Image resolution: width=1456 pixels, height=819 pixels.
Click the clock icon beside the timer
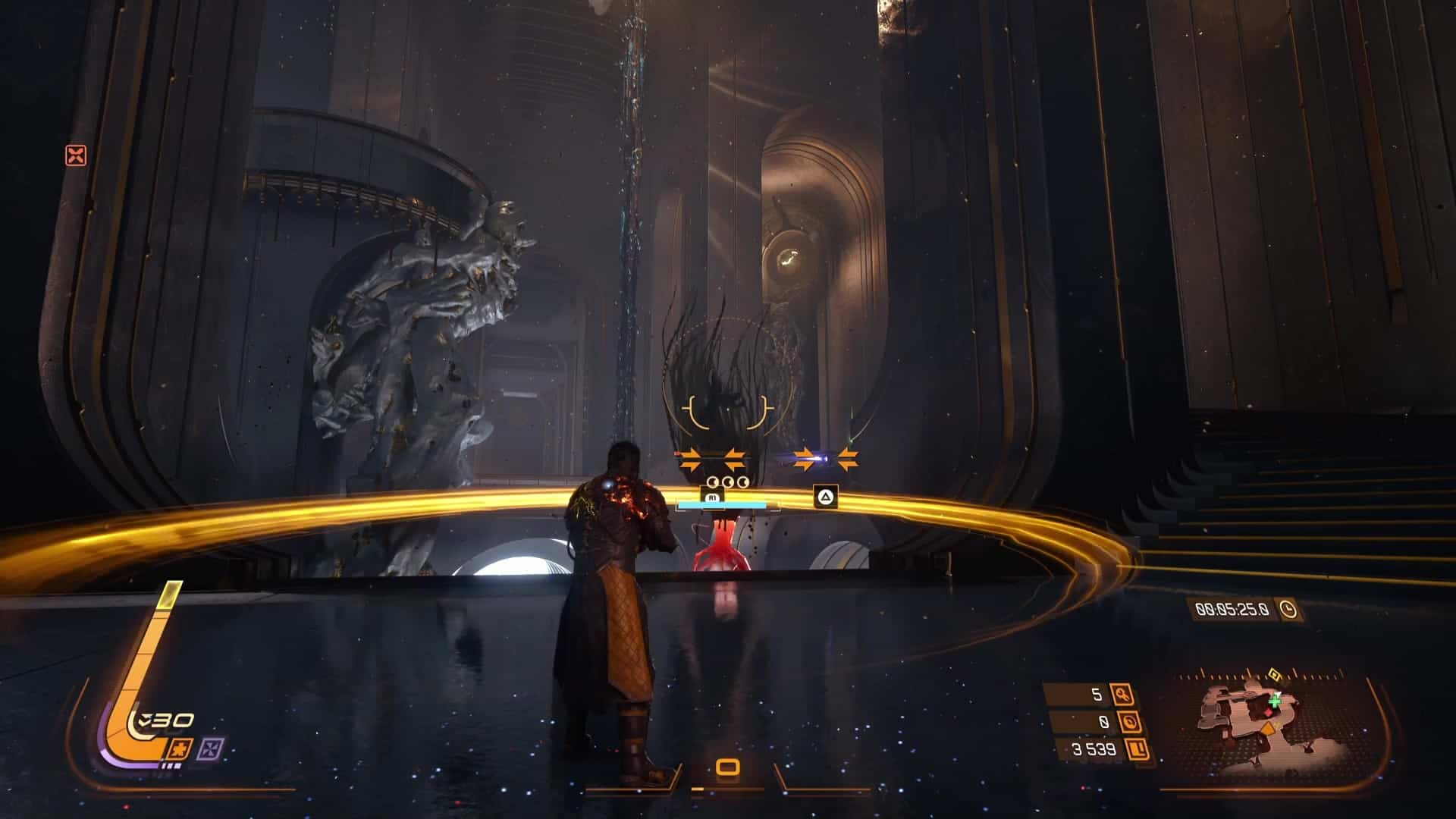coord(1287,608)
